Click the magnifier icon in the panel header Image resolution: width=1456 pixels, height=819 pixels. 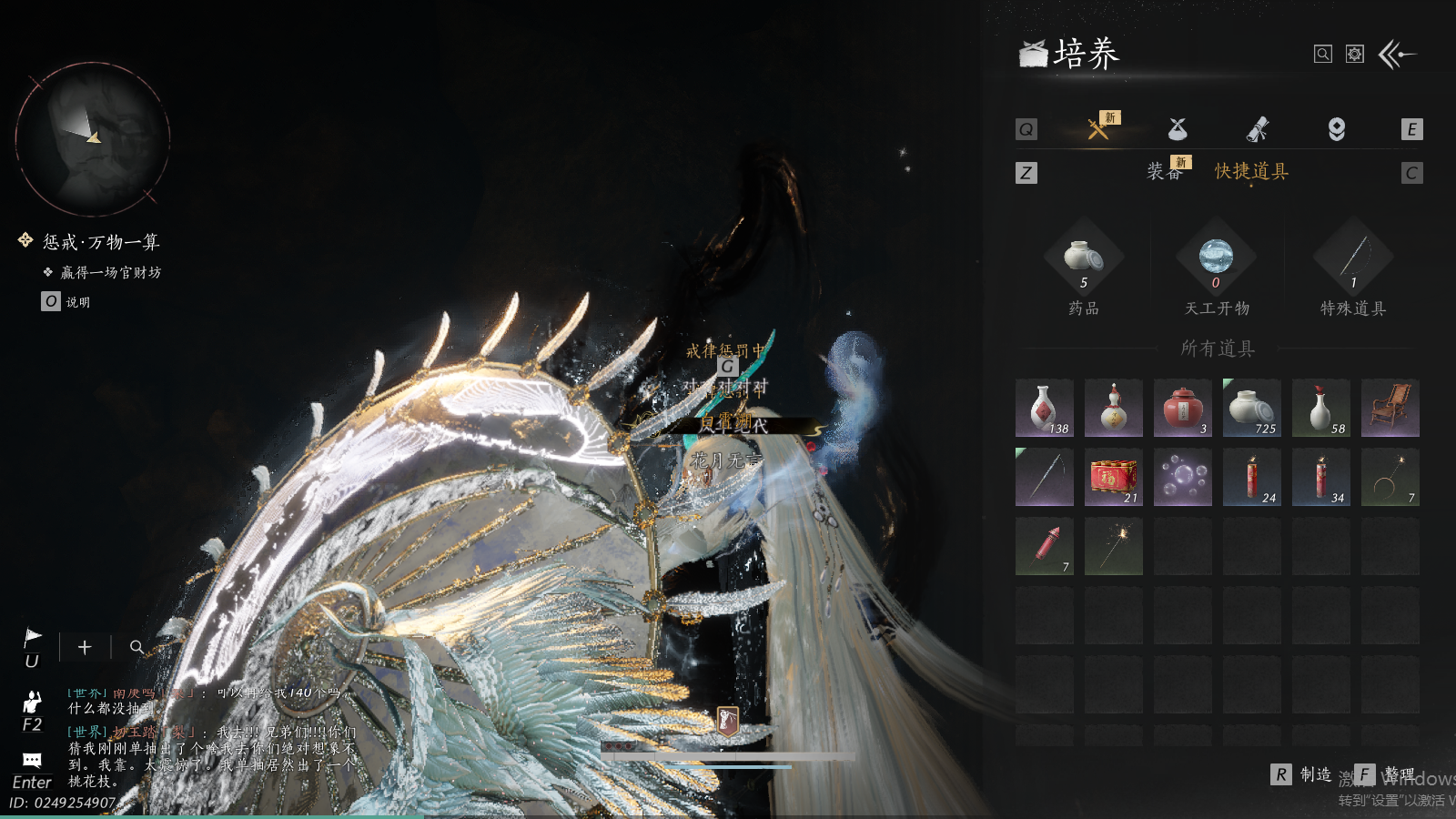[x=1323, y=55]
